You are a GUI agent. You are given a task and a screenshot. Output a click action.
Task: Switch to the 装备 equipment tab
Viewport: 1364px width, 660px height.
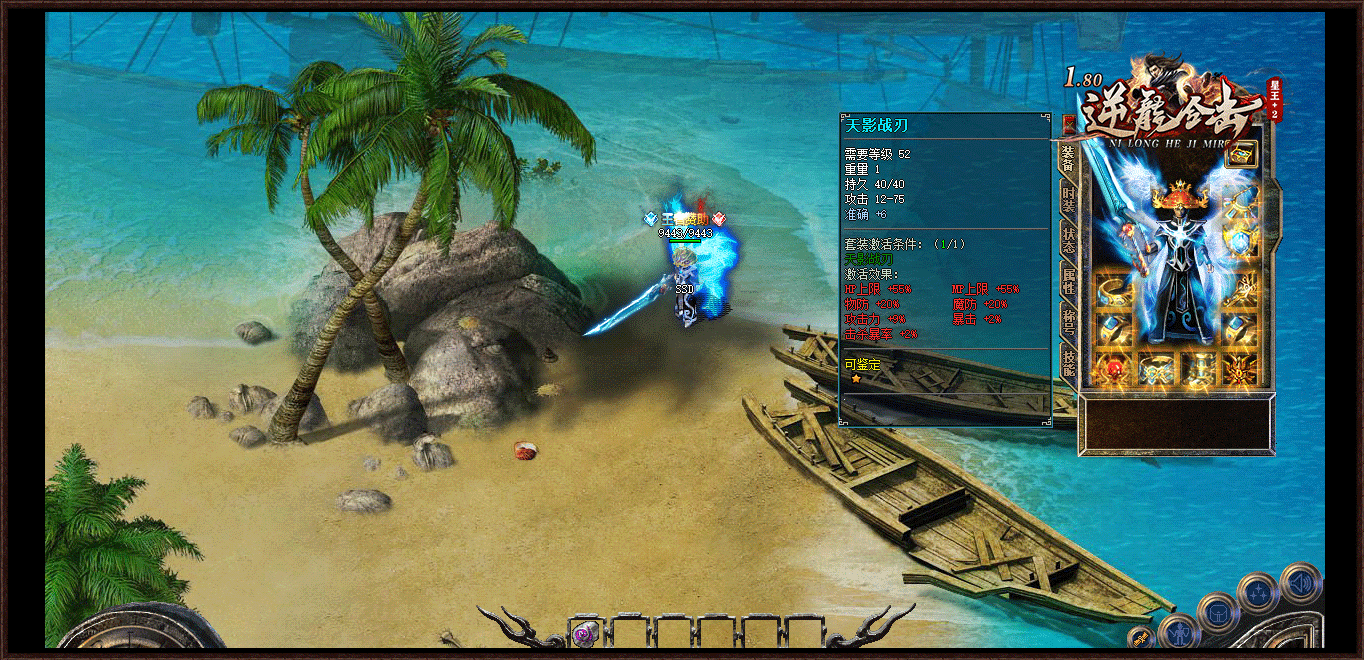tap(1067, 156)
